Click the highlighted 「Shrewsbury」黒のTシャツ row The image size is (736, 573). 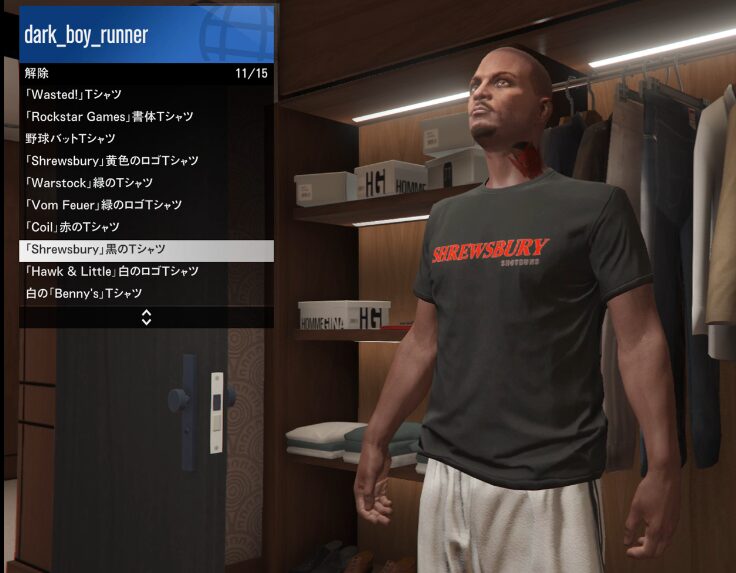pos(146,250)
